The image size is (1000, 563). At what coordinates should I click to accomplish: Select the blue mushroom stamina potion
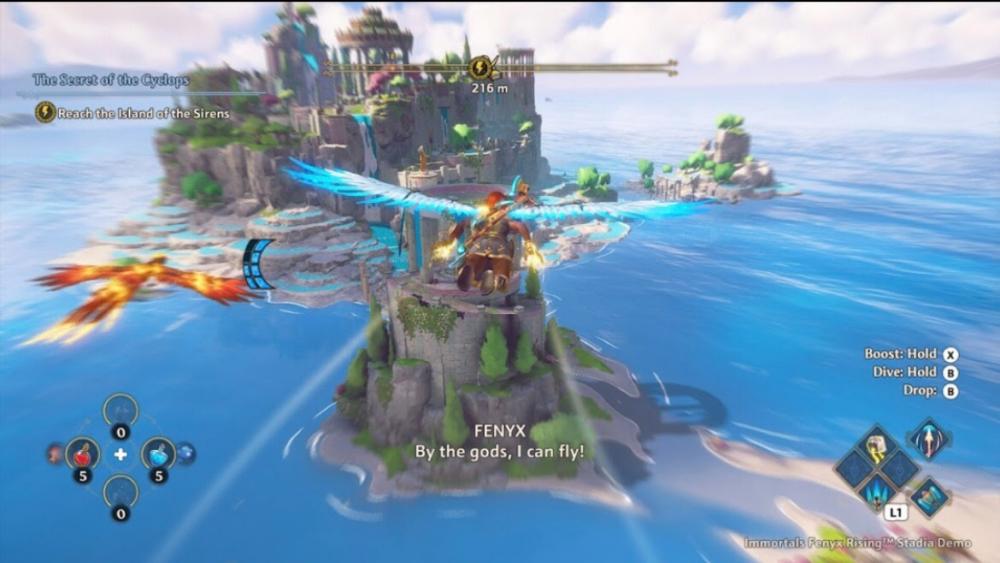158,454
